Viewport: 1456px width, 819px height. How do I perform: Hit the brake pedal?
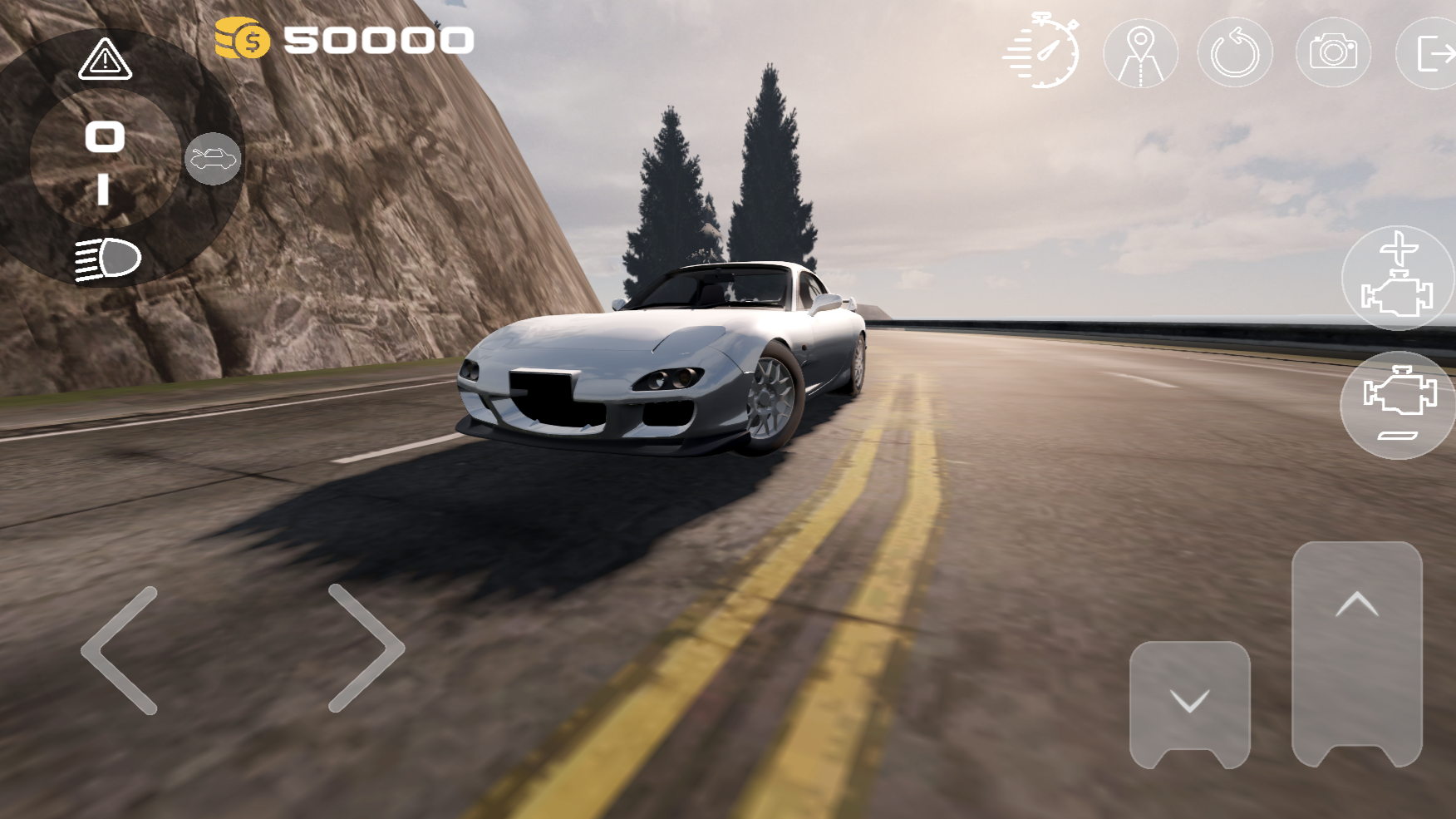(1189, 703)
